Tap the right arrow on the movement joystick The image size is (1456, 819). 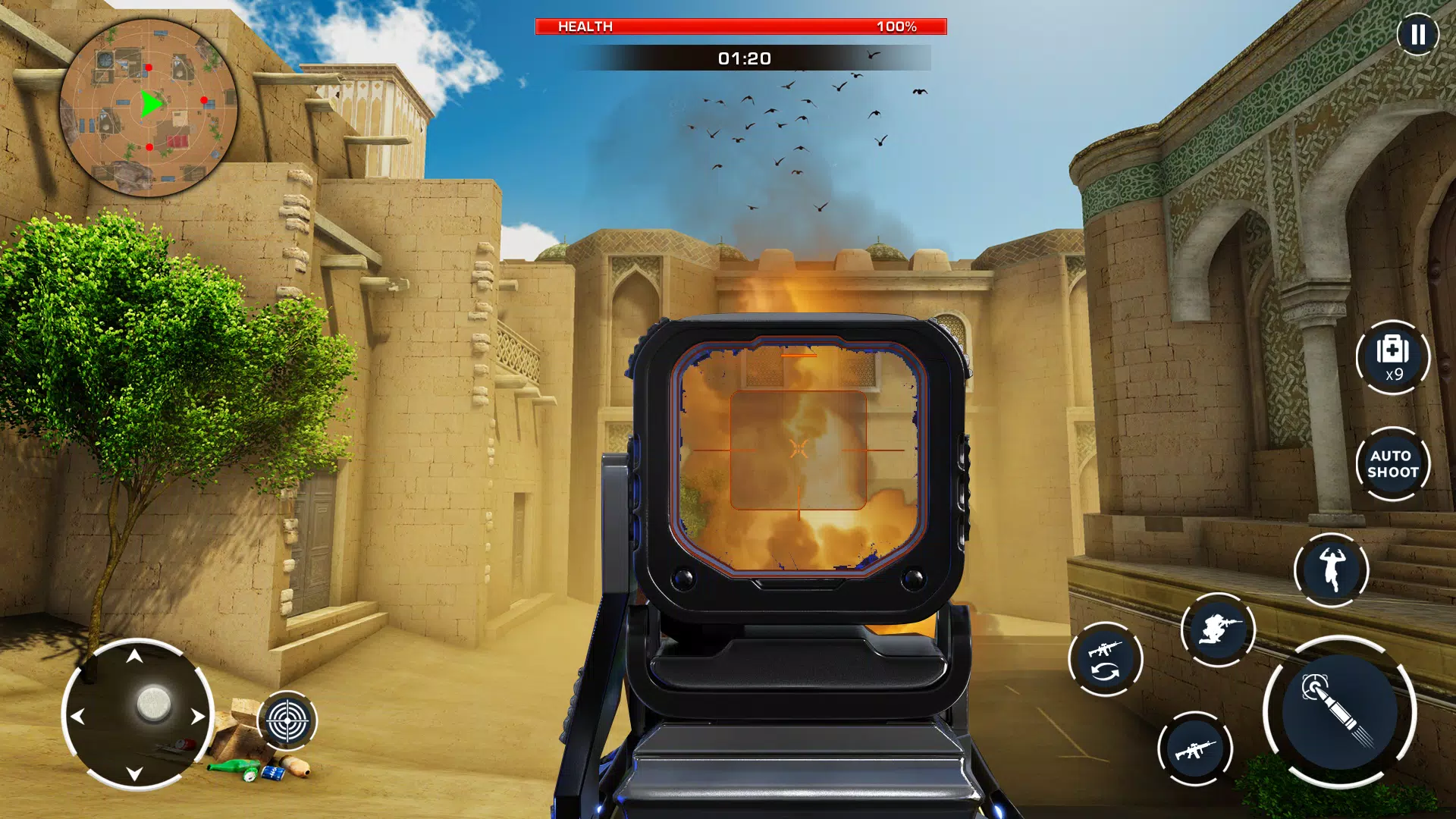[197, 717]
